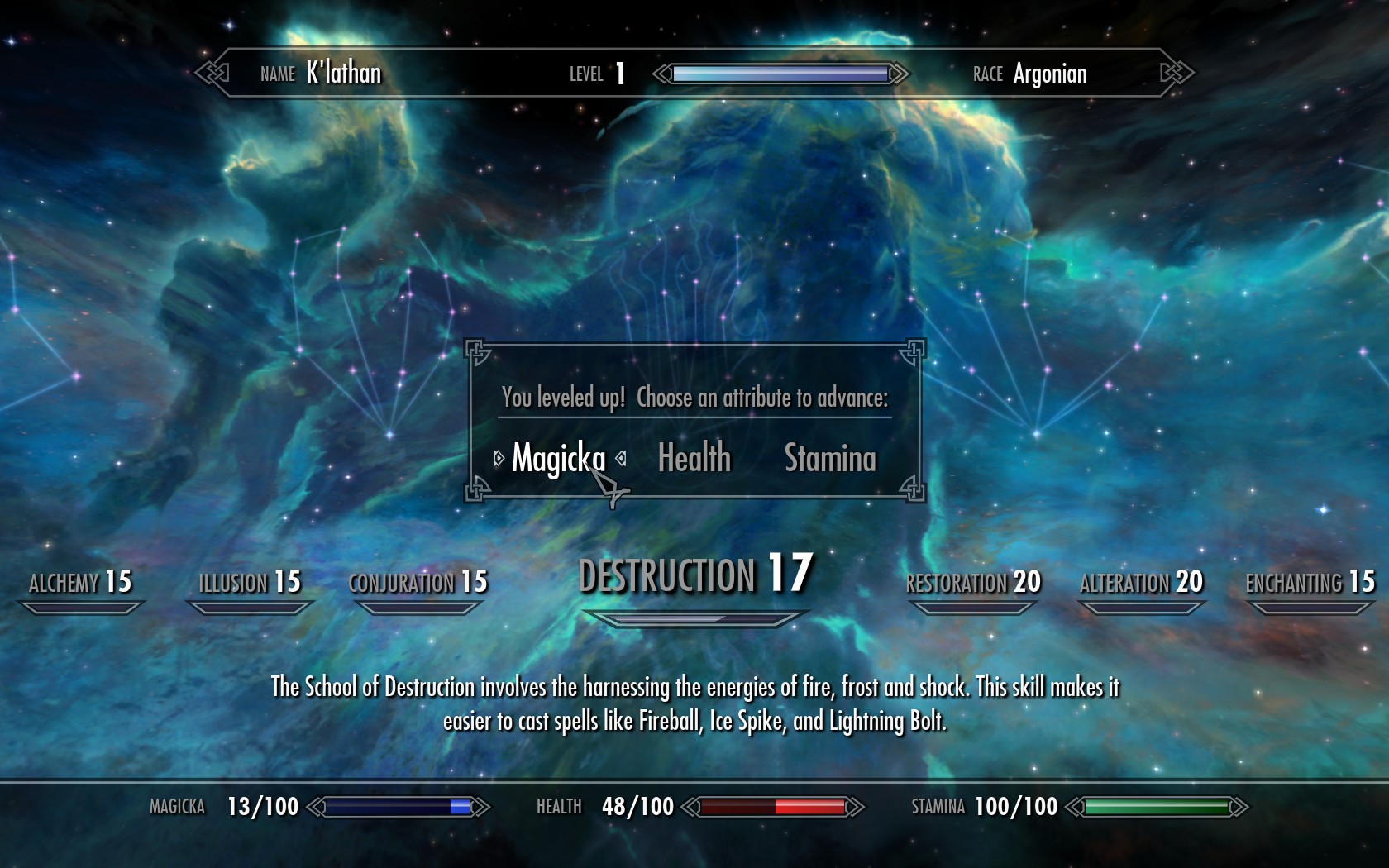The height and width of the screenshot is (868, 1389).
Task: Click the Destruction skill heading
Action: [x=694, y=575]
